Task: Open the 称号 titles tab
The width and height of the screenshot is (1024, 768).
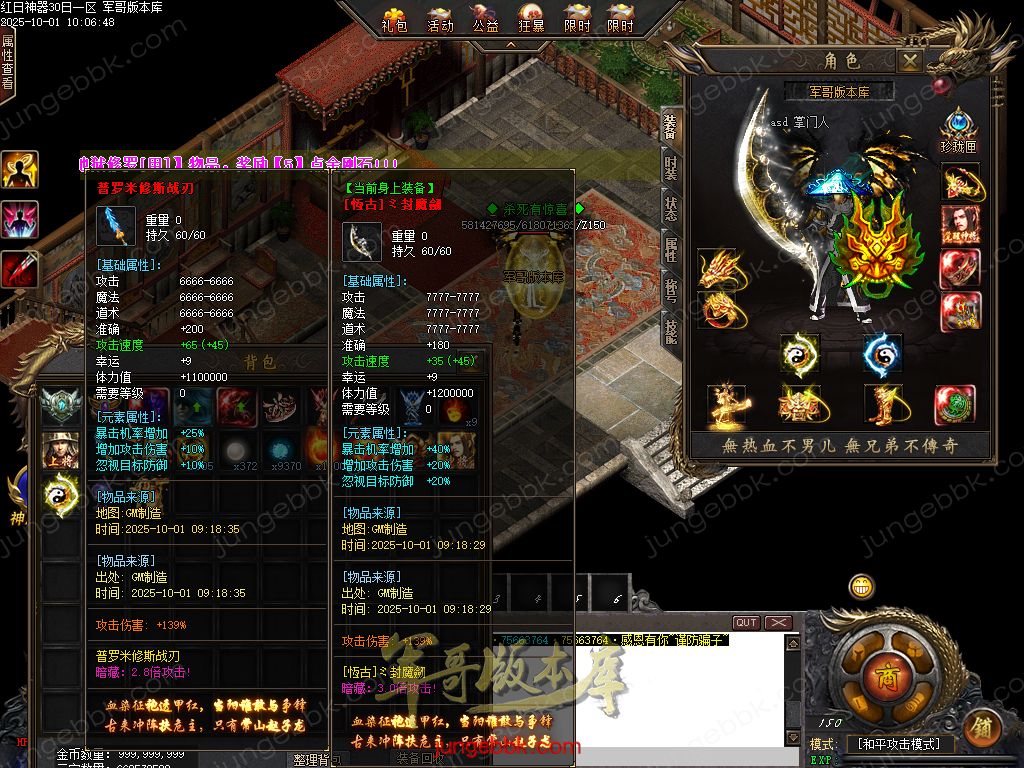Action: click(671, 289)
